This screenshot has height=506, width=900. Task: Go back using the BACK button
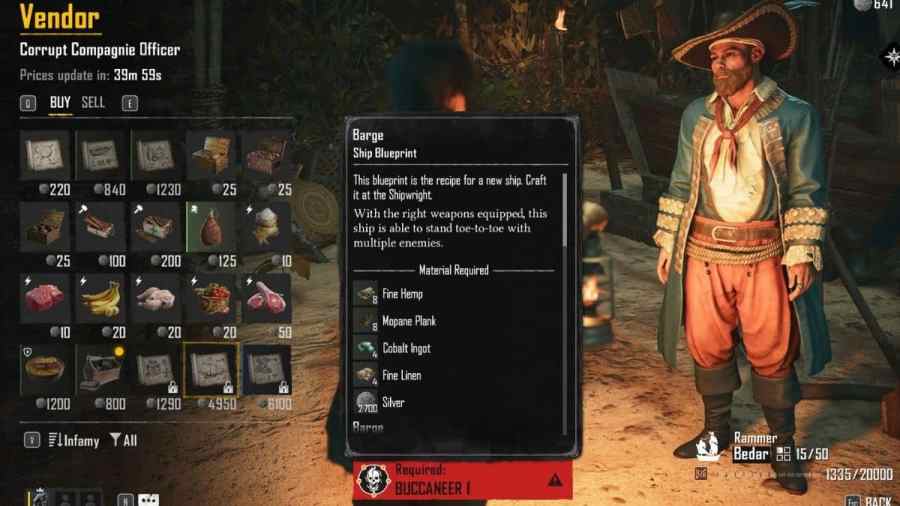tap(876, 500)
